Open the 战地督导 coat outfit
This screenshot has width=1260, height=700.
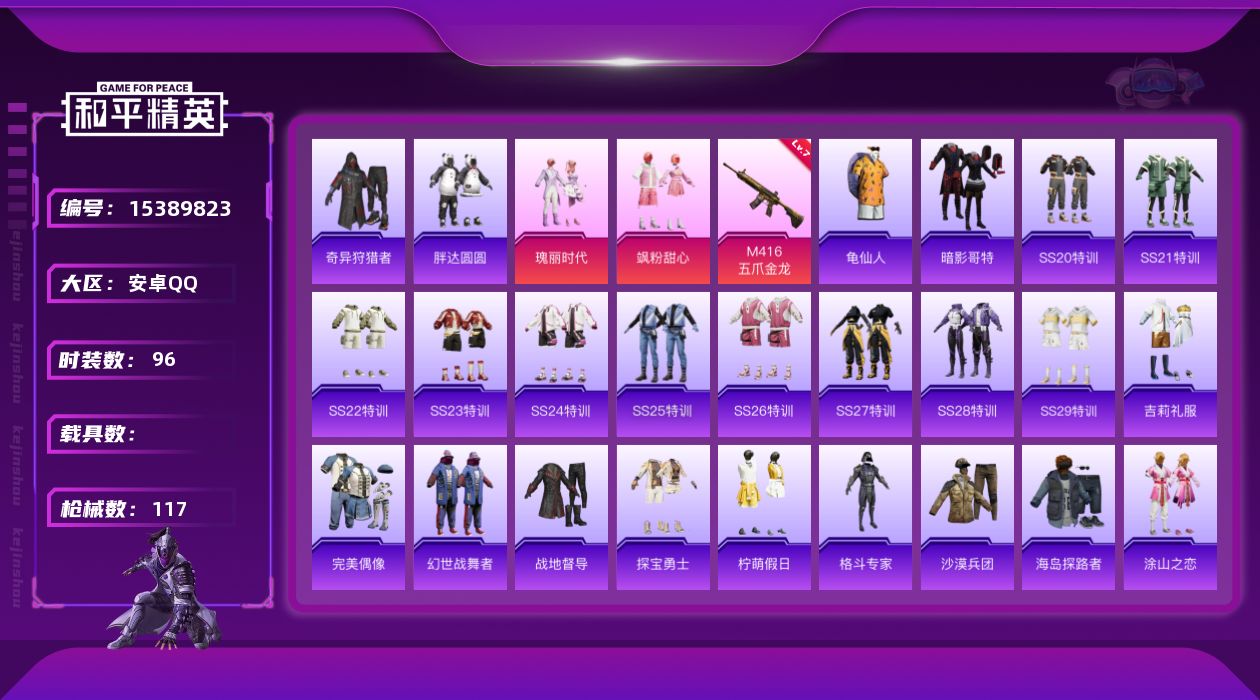coord(561,517)
